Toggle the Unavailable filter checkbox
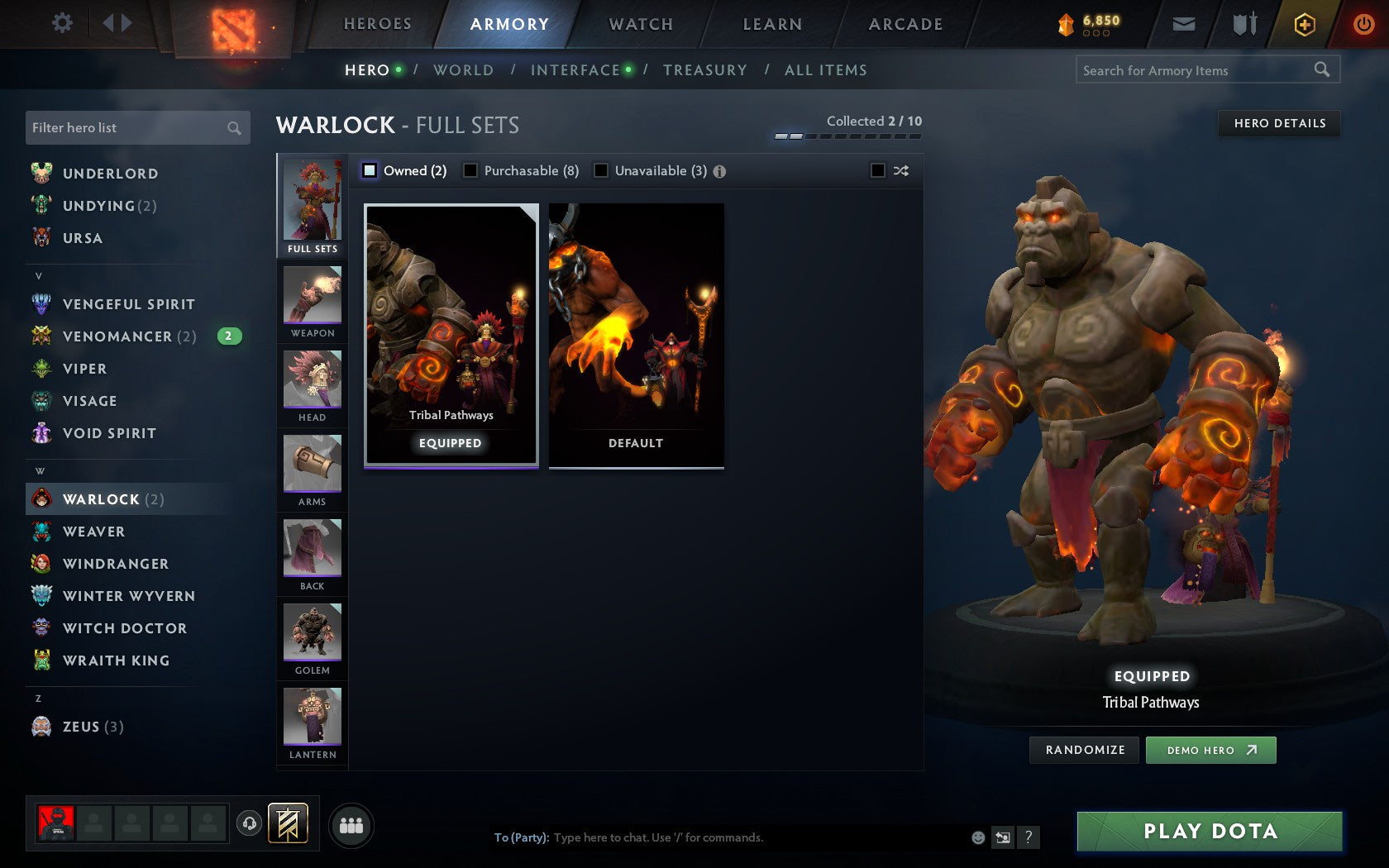The image size is (1389, 868). click(x=600, y=170)
